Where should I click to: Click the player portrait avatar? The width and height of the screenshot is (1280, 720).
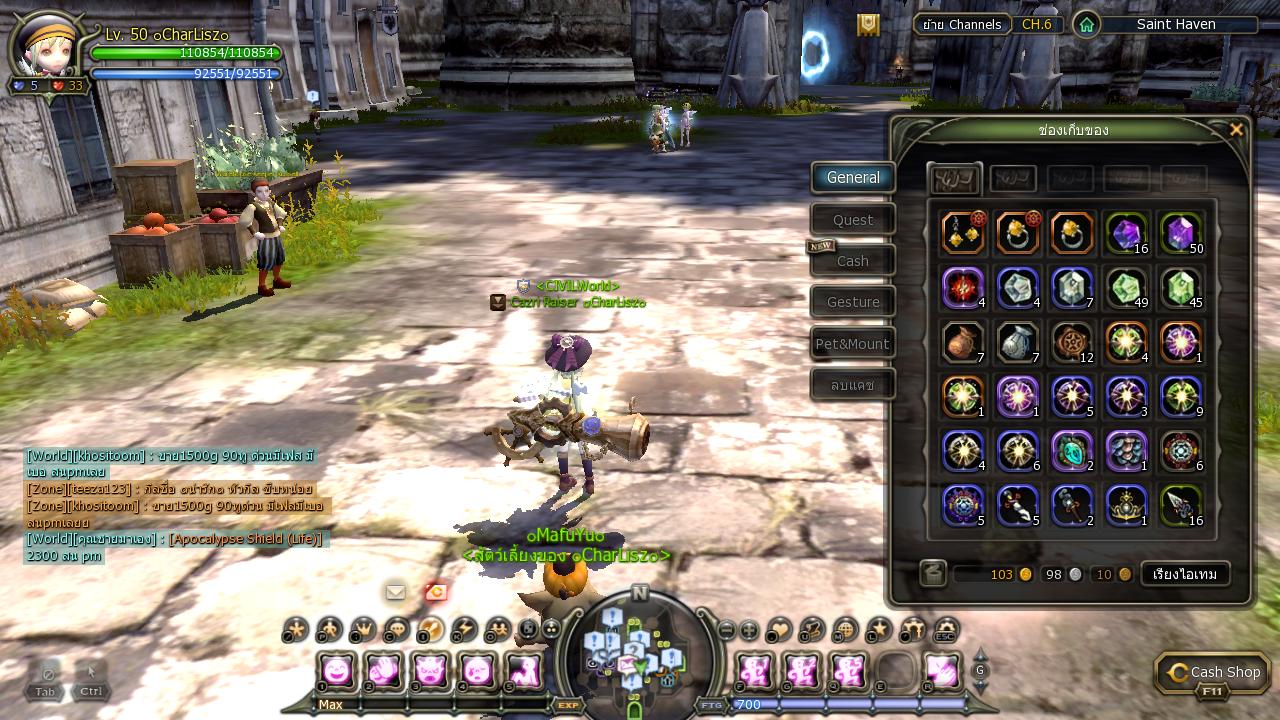(47, 45)
